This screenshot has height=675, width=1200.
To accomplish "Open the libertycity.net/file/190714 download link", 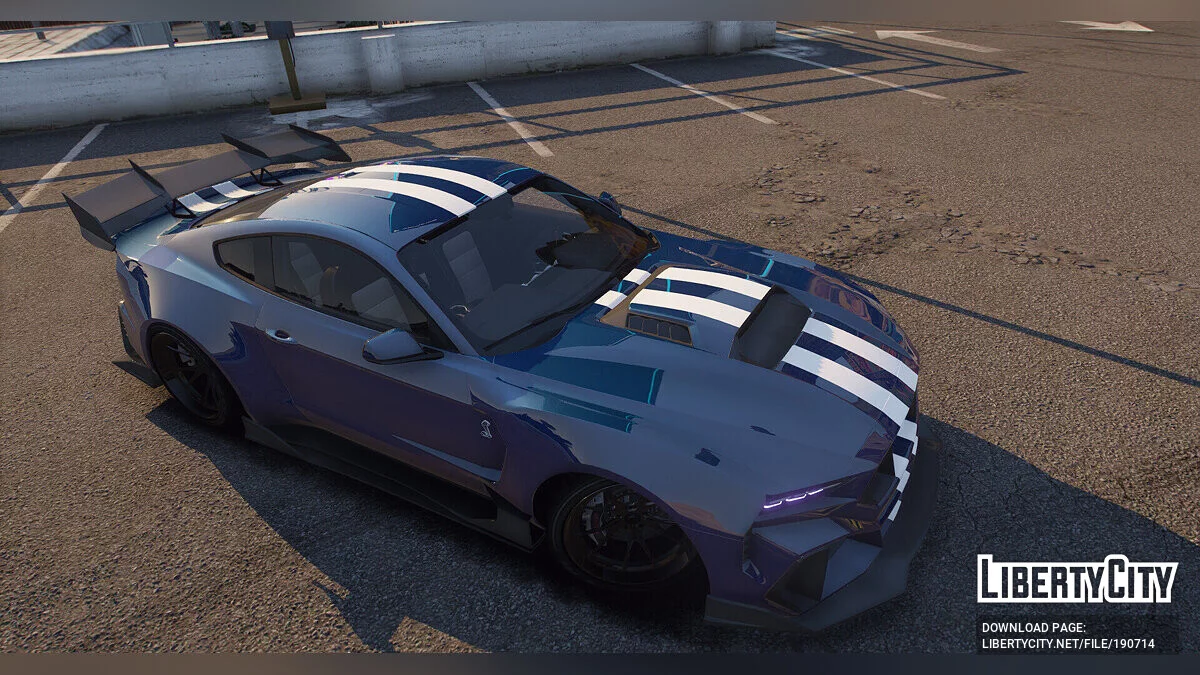I will [x=1067, y=644].
